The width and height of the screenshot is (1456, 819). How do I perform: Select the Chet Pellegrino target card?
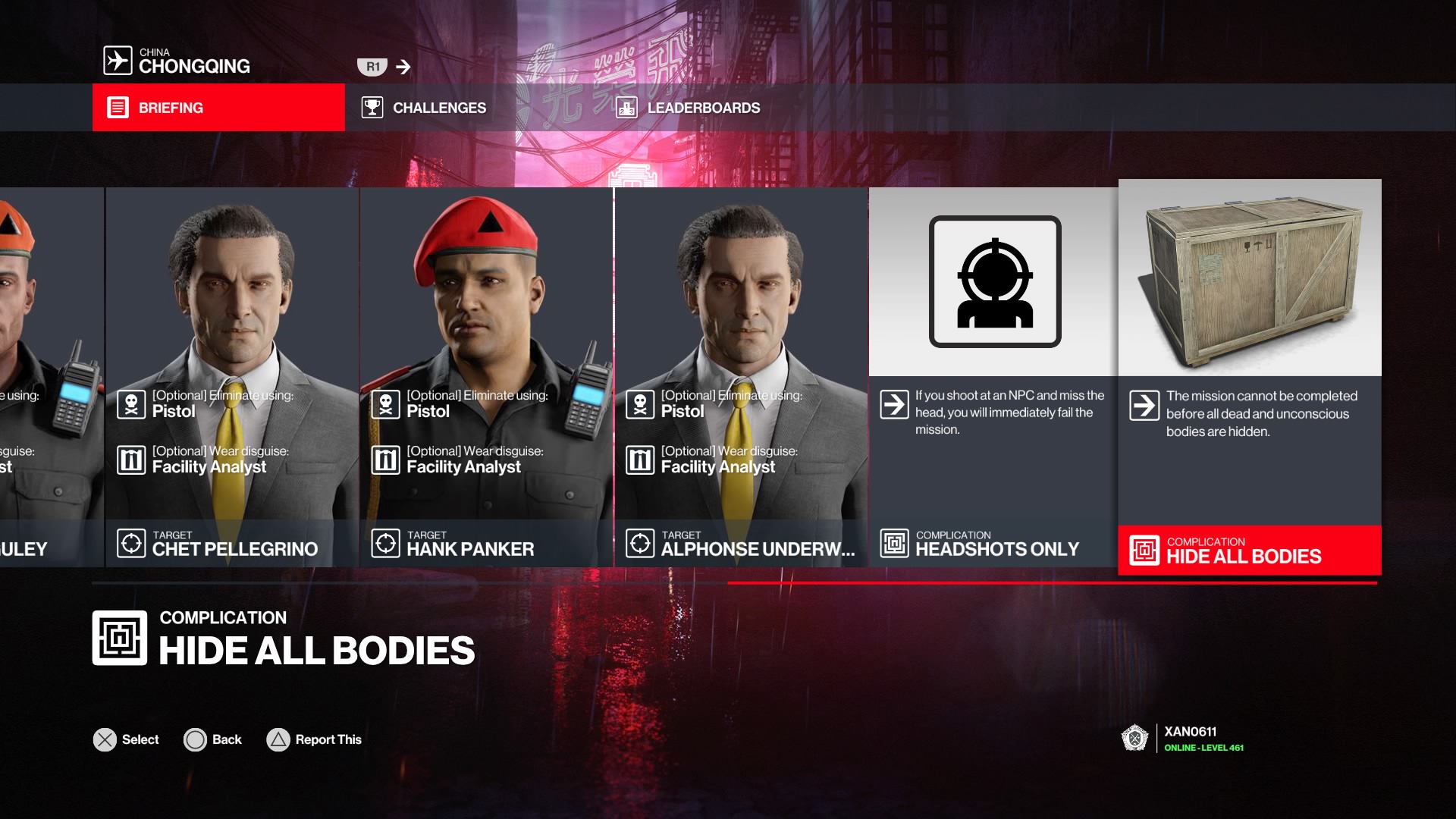232,377
